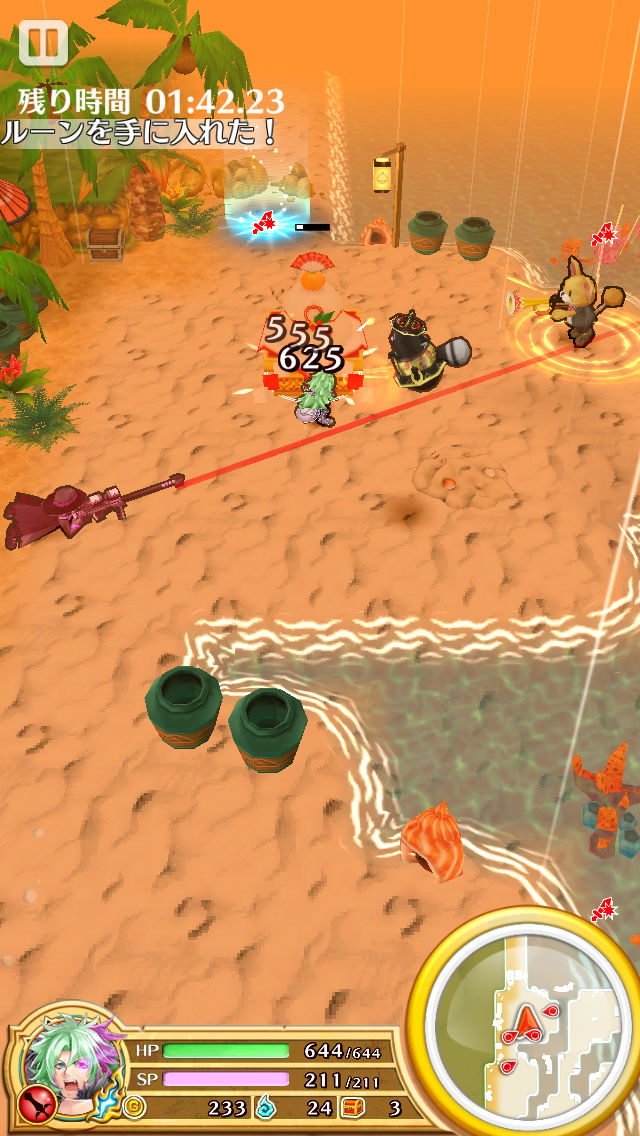Pause the game with the pause button
This screenshot has width=640, height=1136.
(42, 43)
